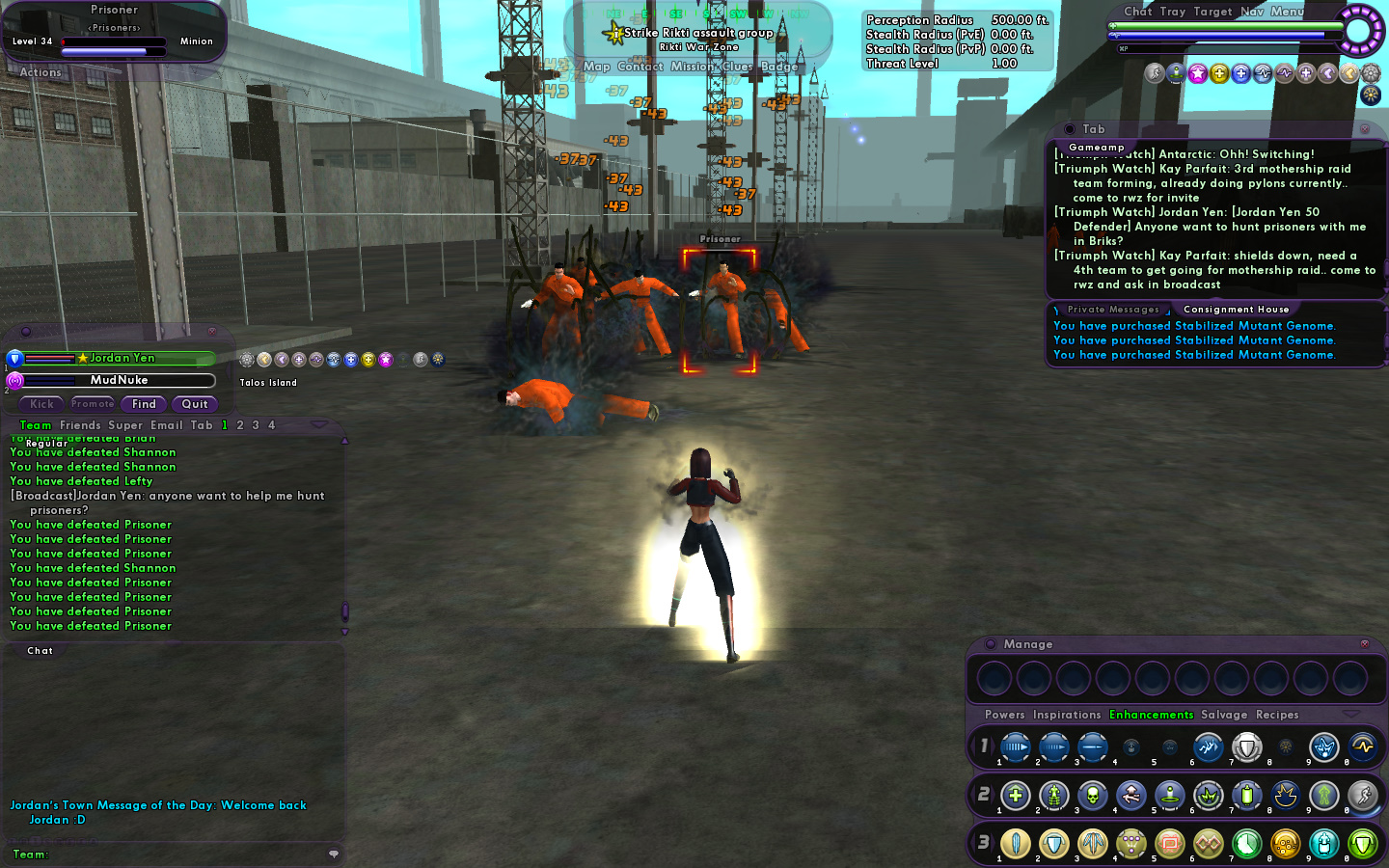The width and height of the screenshot is (1389, 868).
Task: Use the skull icon power in tray two
Action: click(1092, 796)
